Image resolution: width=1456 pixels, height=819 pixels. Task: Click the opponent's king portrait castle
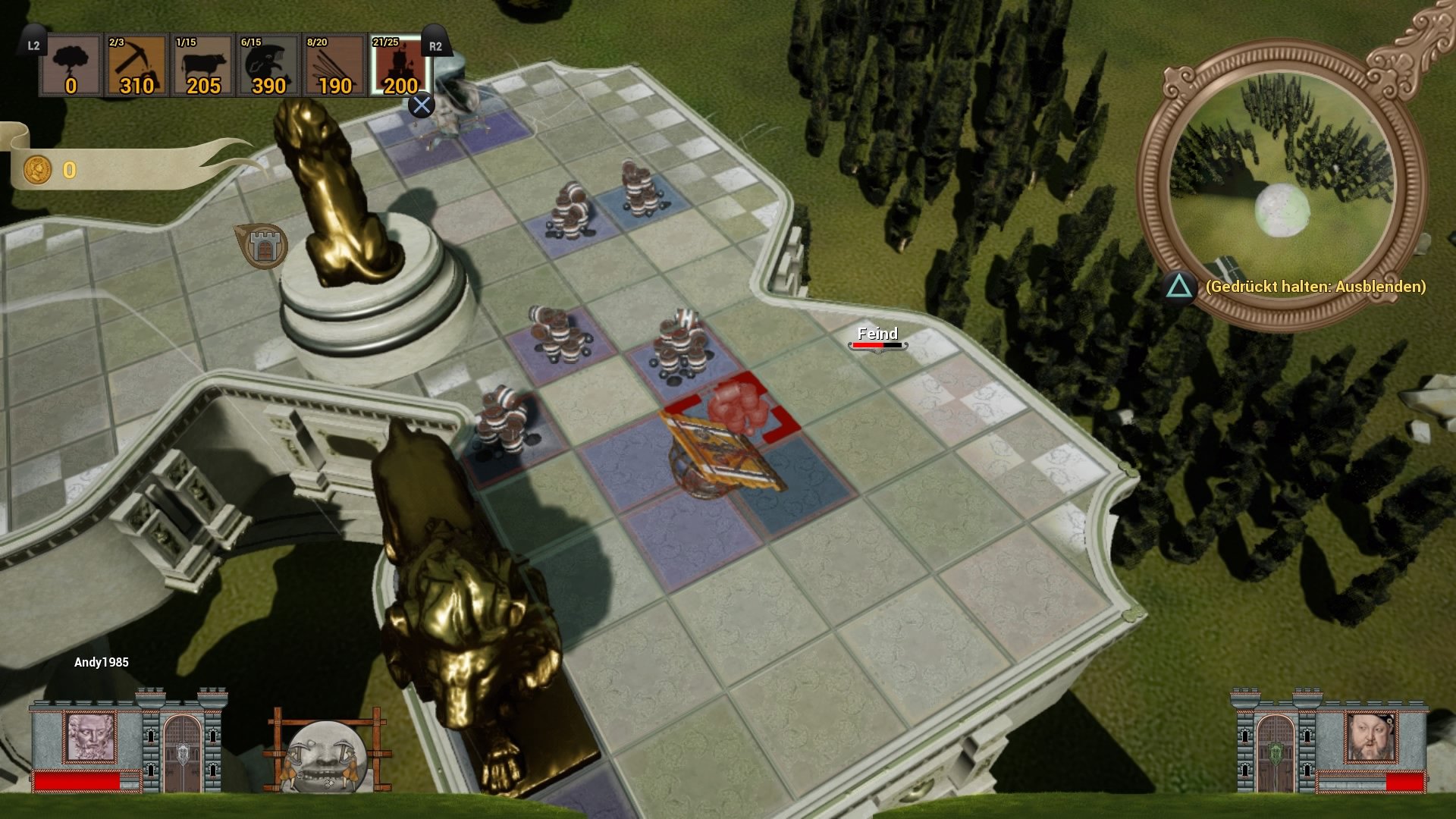(1370, 737)
